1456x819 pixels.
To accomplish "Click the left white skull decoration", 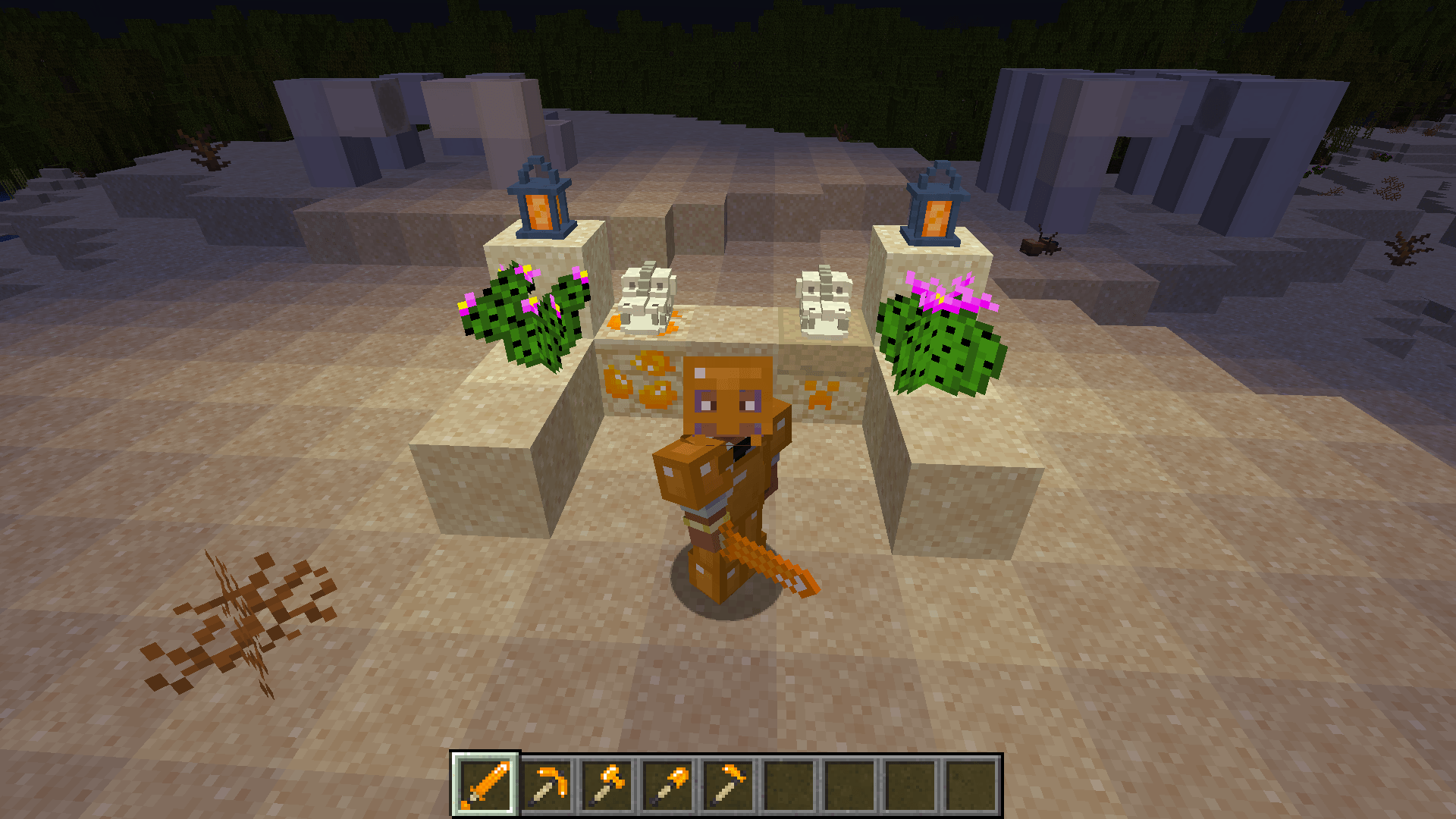I will [645, 296].
